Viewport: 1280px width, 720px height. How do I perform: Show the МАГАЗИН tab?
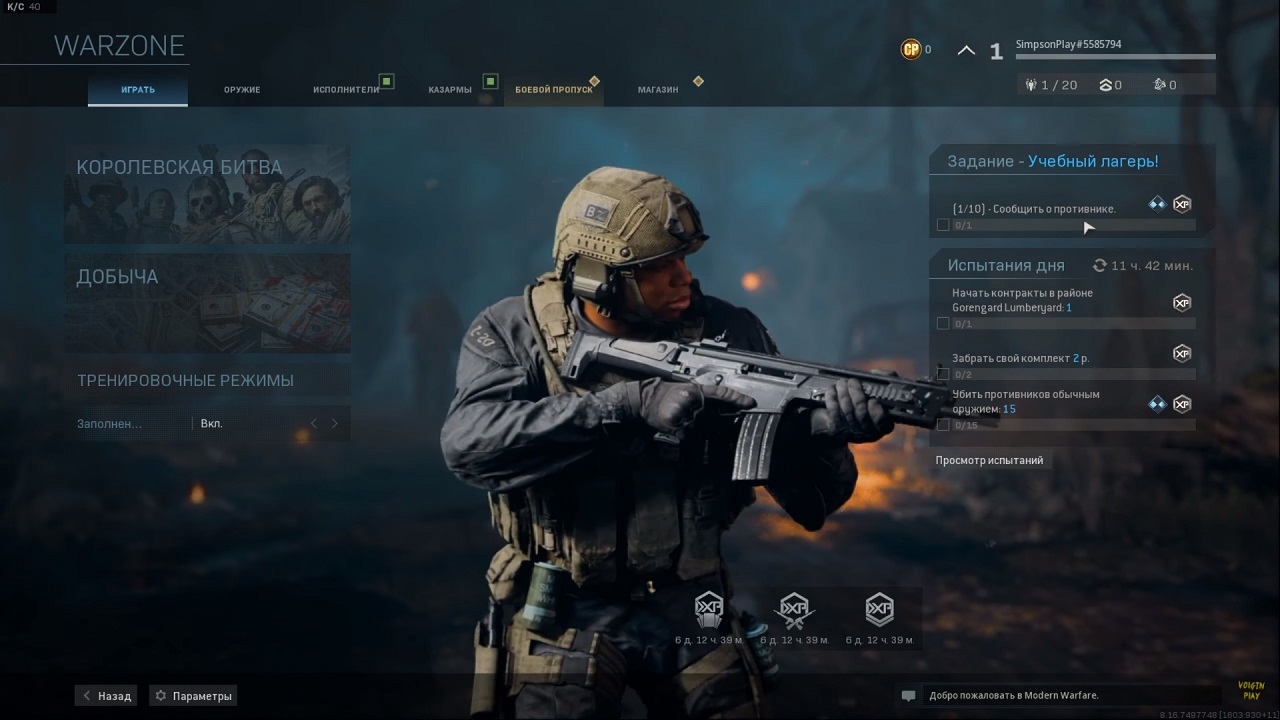coord(658,90)
